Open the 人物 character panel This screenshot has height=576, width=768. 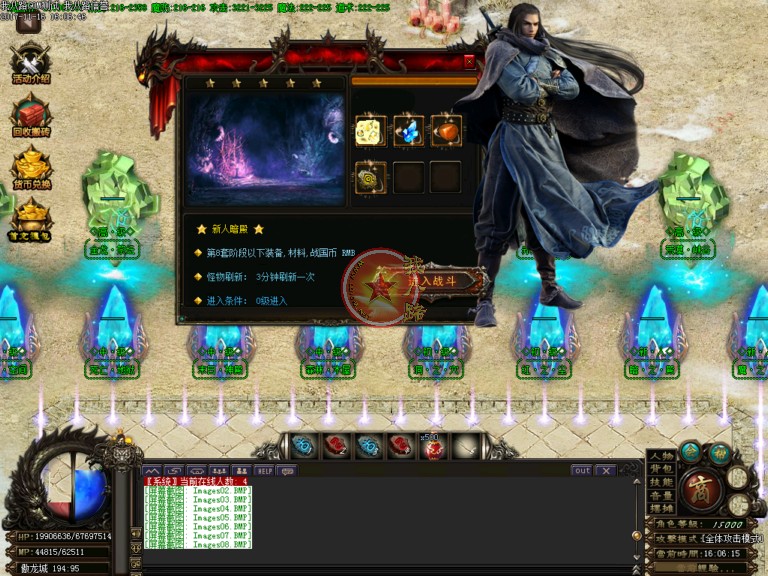point(661,456)
